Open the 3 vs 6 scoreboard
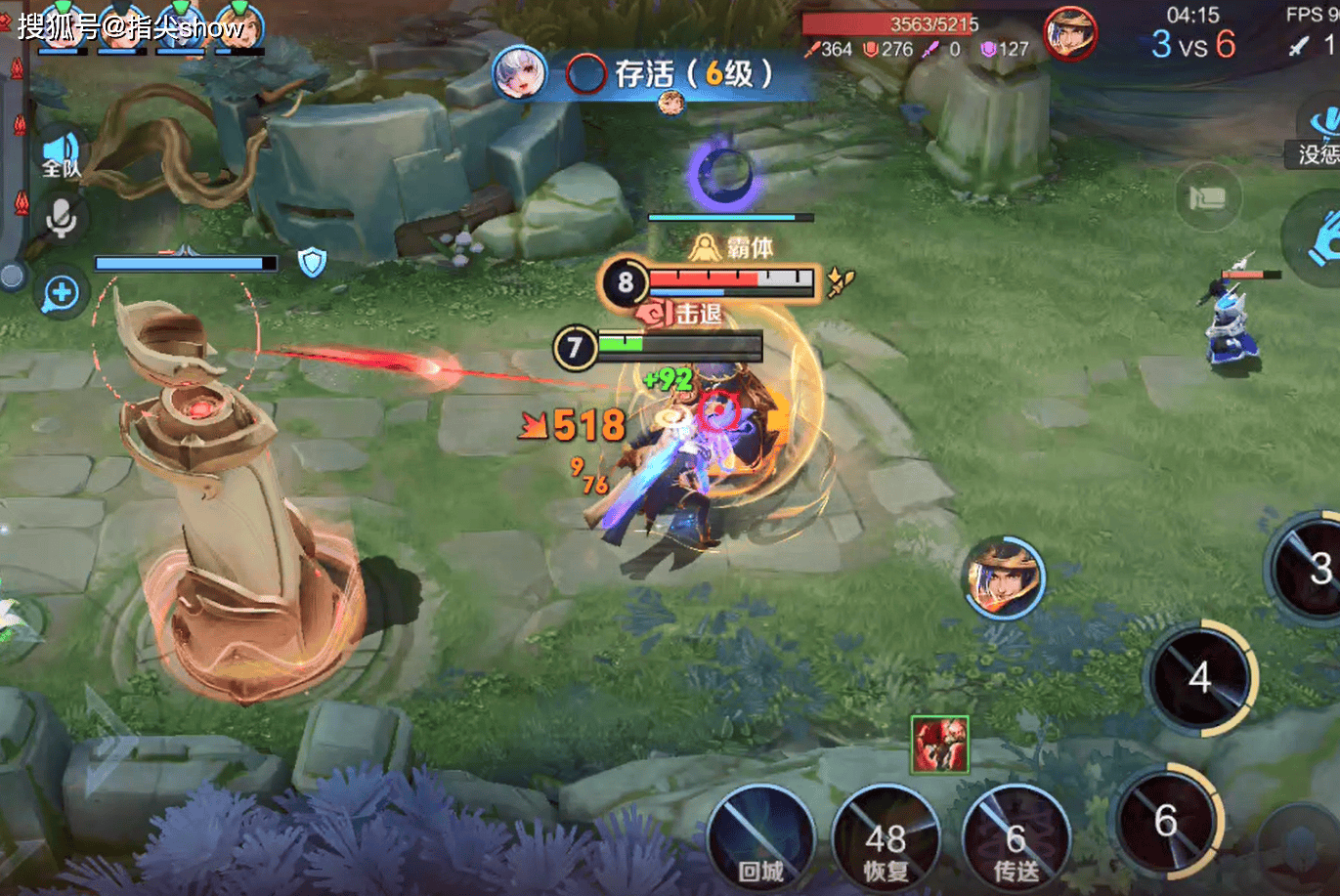The height and width of the screenshot is (896, 1340). tap(1192, 44)
